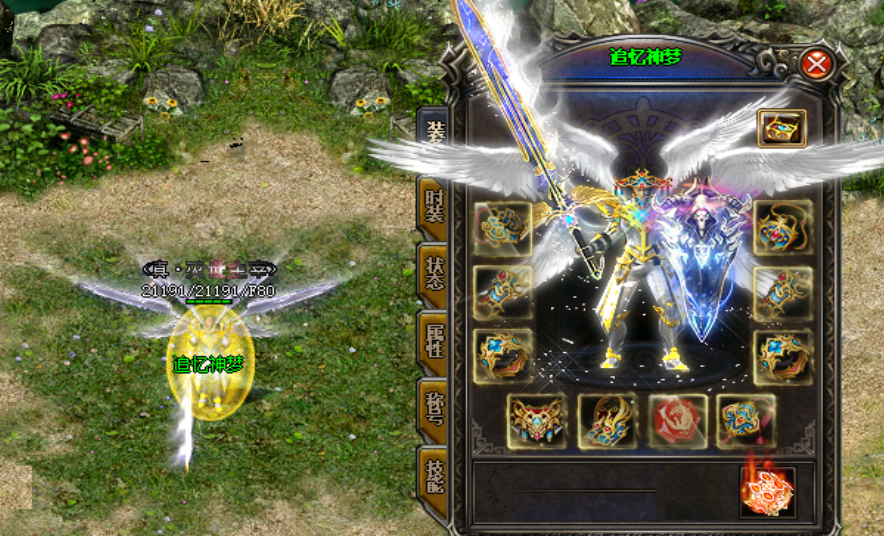Select the right ring equipment slot
Viewport: 884px width, 536px height.
(x=782, y=356)
